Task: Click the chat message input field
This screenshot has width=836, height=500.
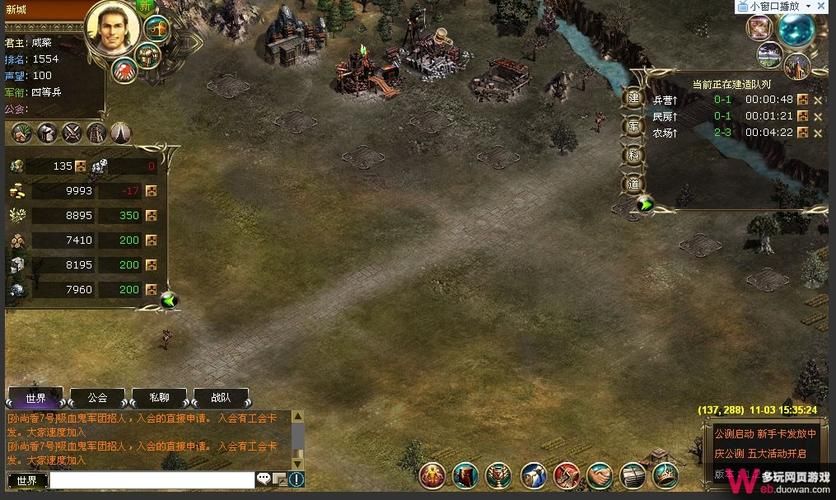Action: point(151,481)
